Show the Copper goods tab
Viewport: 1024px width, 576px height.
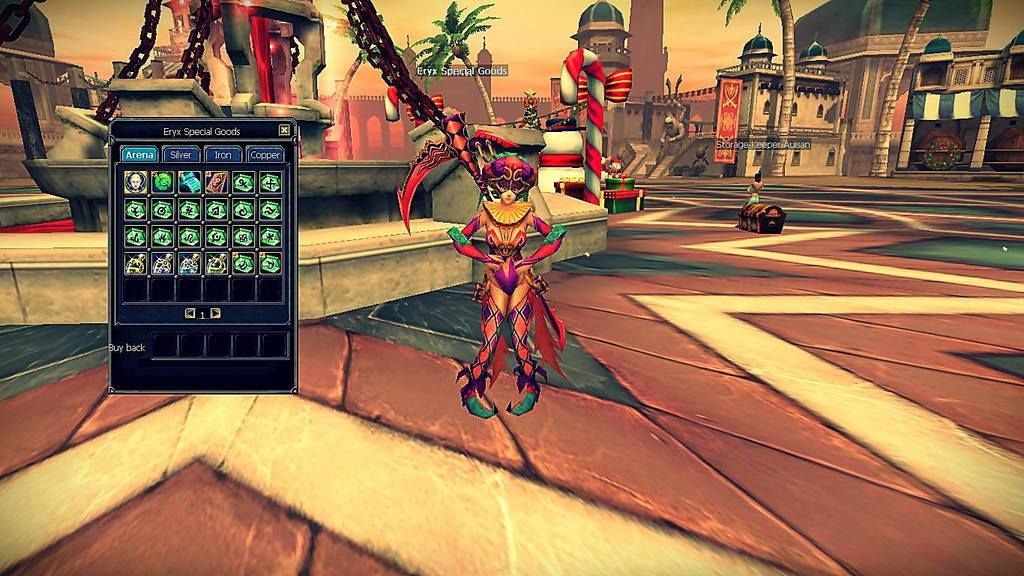[265, 155]
